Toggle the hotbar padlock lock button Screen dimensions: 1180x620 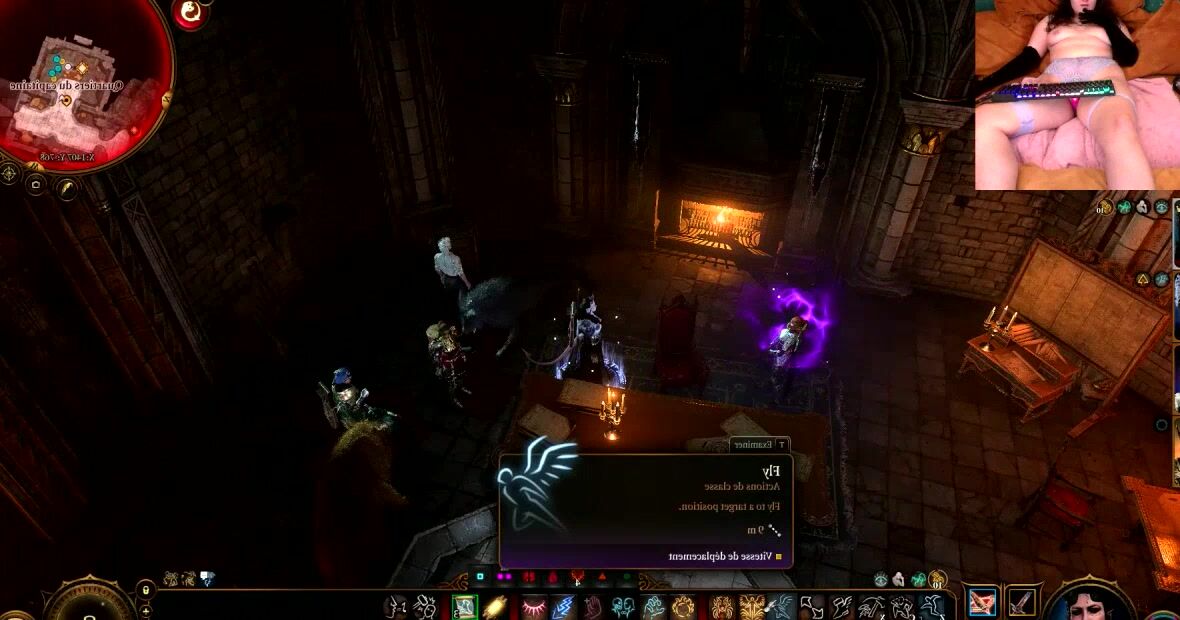click(x=146, y=589)
